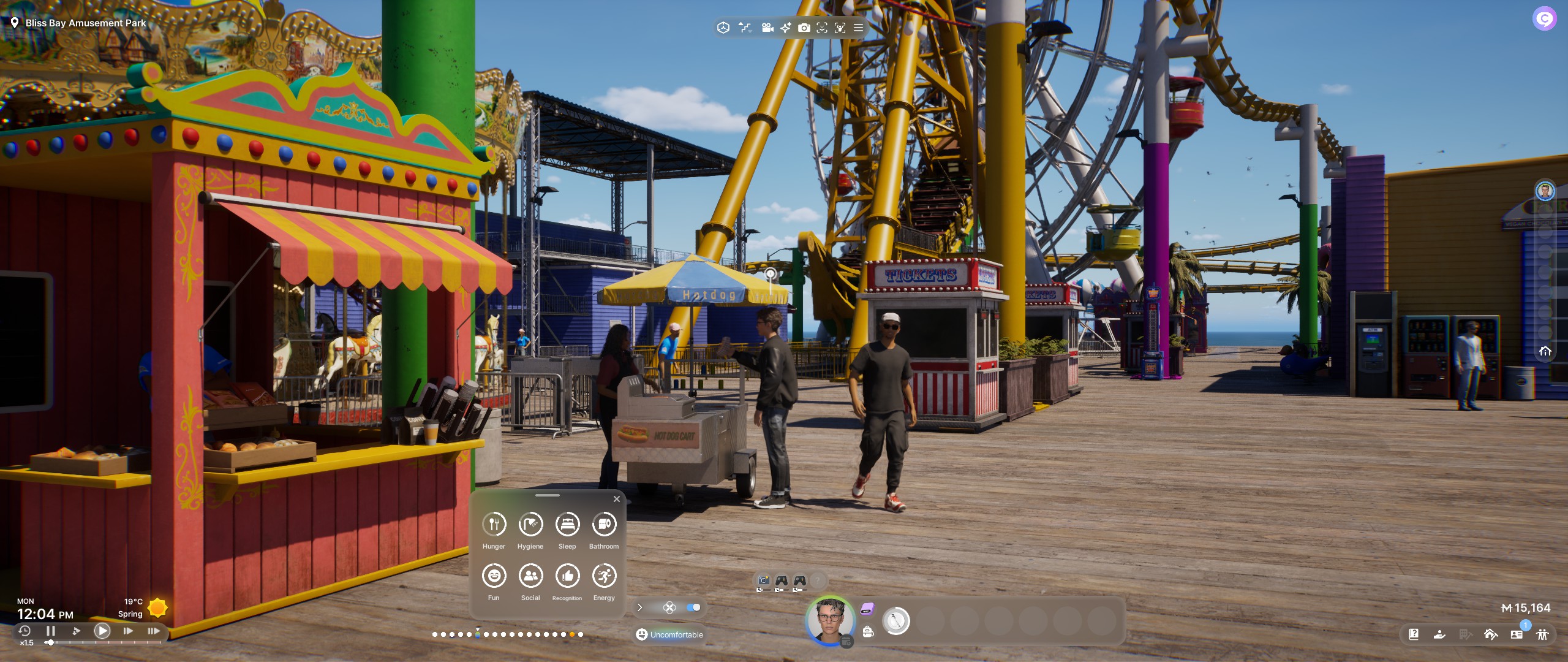Select the active Zoi portrait

point(830,621)
